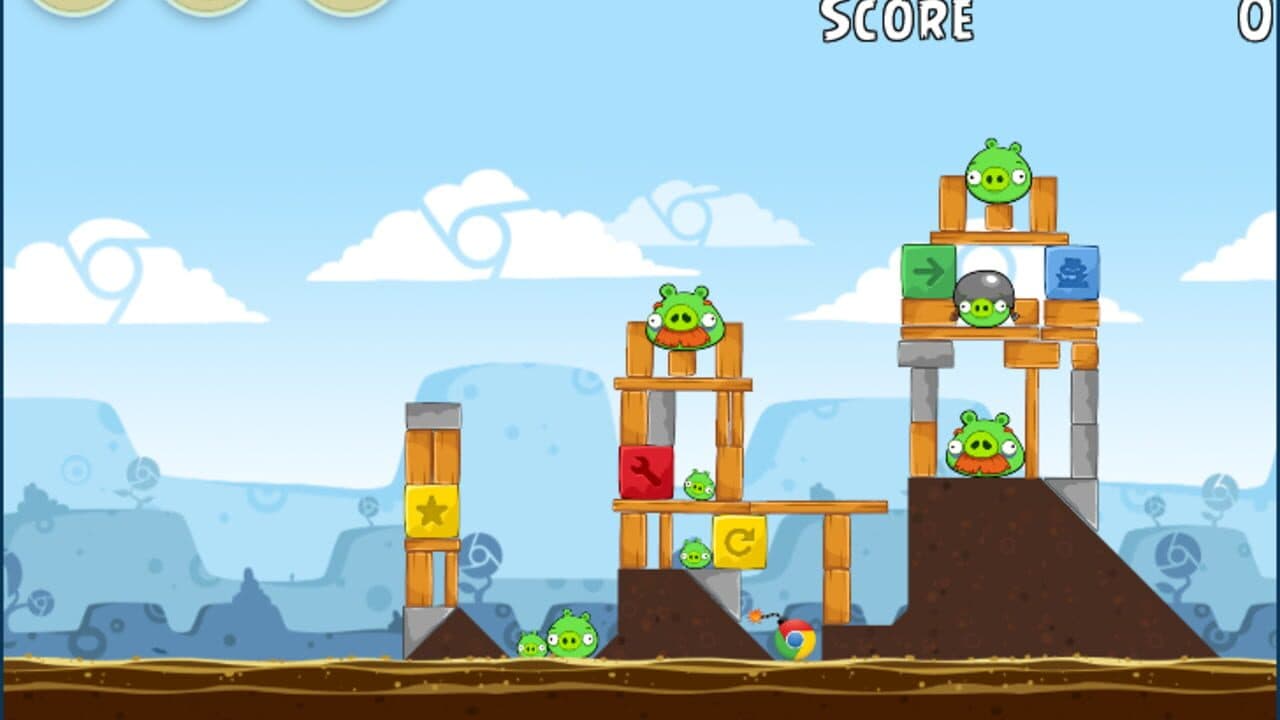Image resolution: width=1280 pixels, height=720 pixels.
Task: Click the pig next to the wrench block
Action: 697,484
